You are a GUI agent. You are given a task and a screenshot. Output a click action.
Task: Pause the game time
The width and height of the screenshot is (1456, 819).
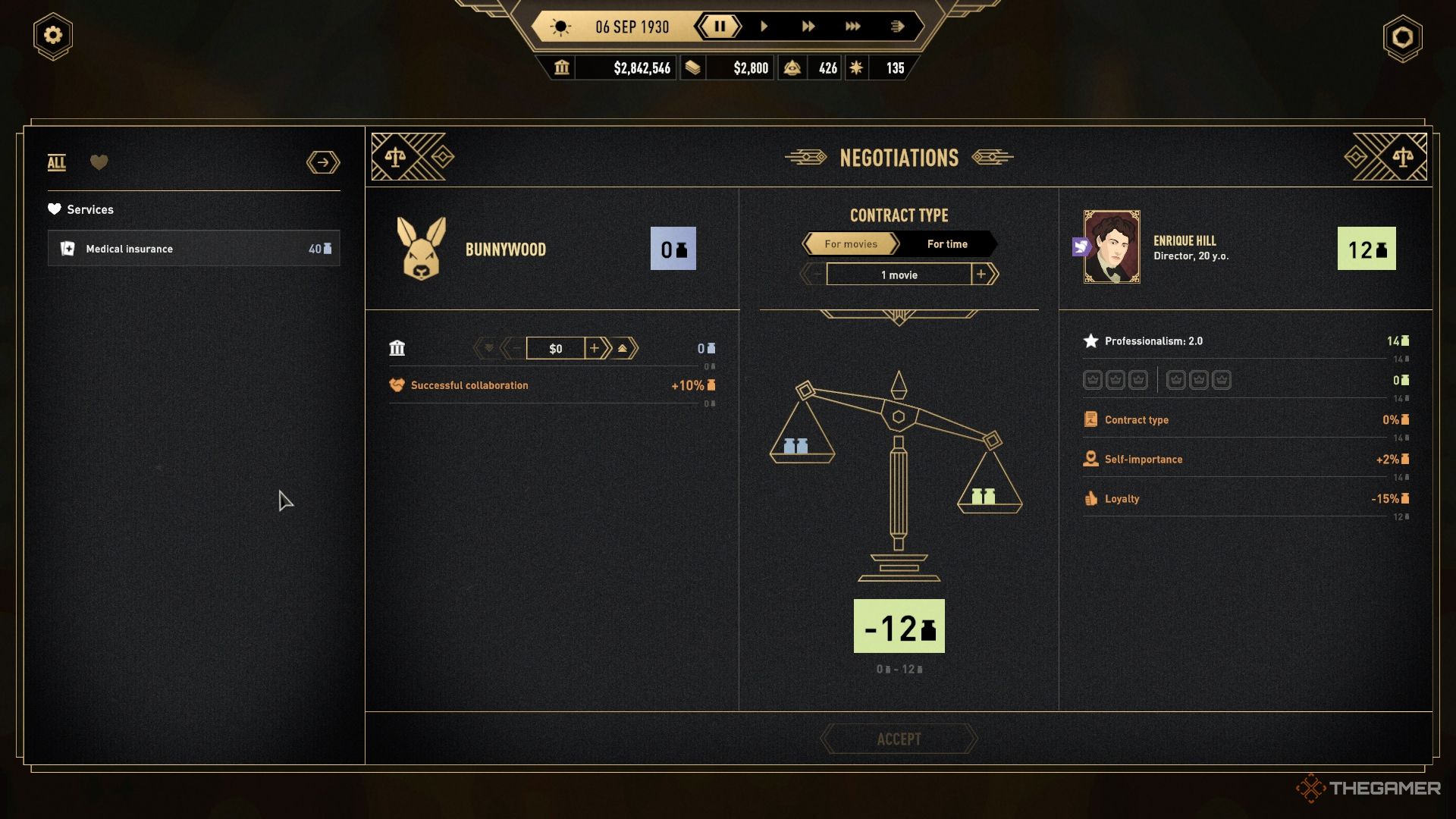(x=719, y=27)
